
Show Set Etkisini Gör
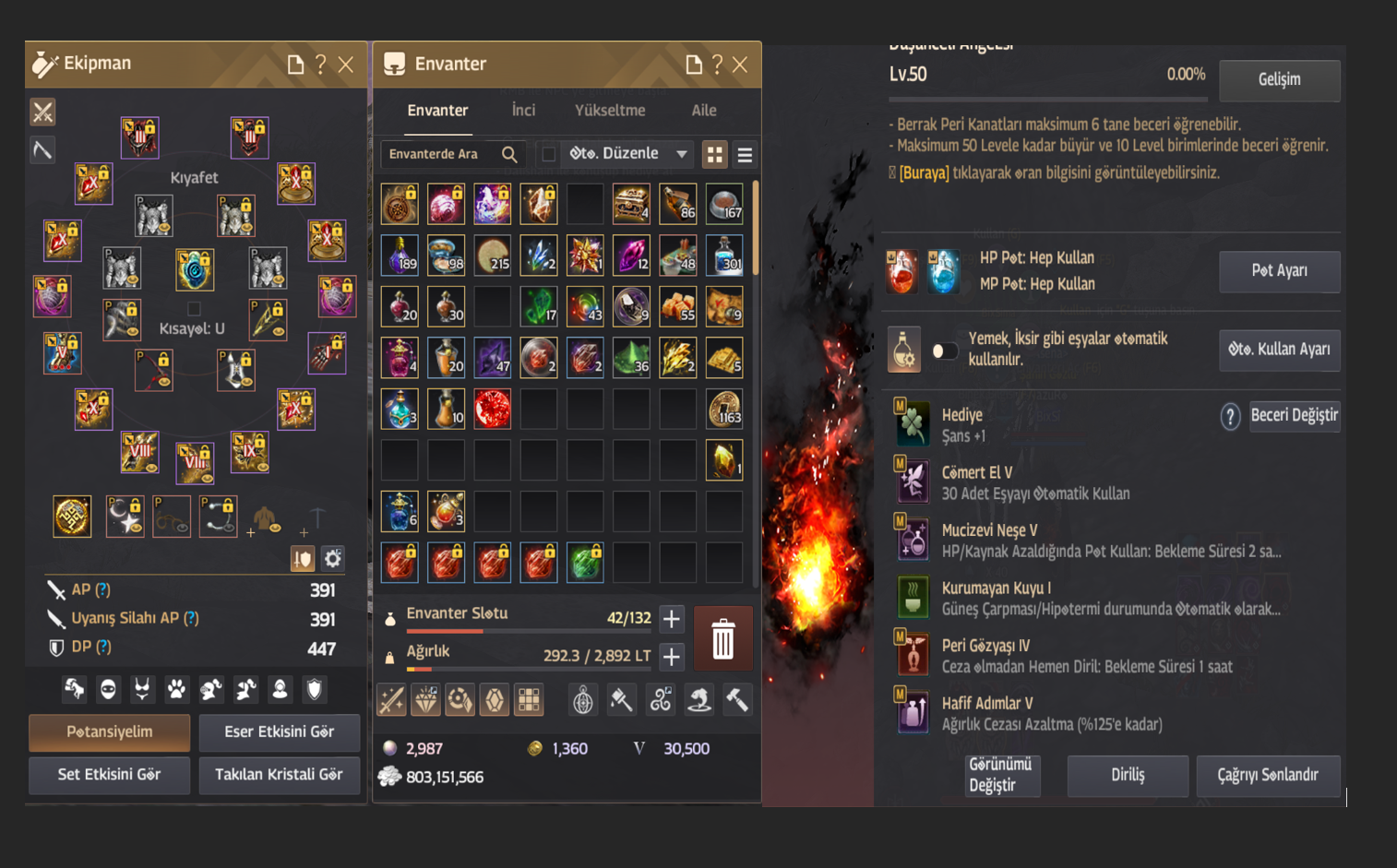pyautogui.click(x=110, y=775)
